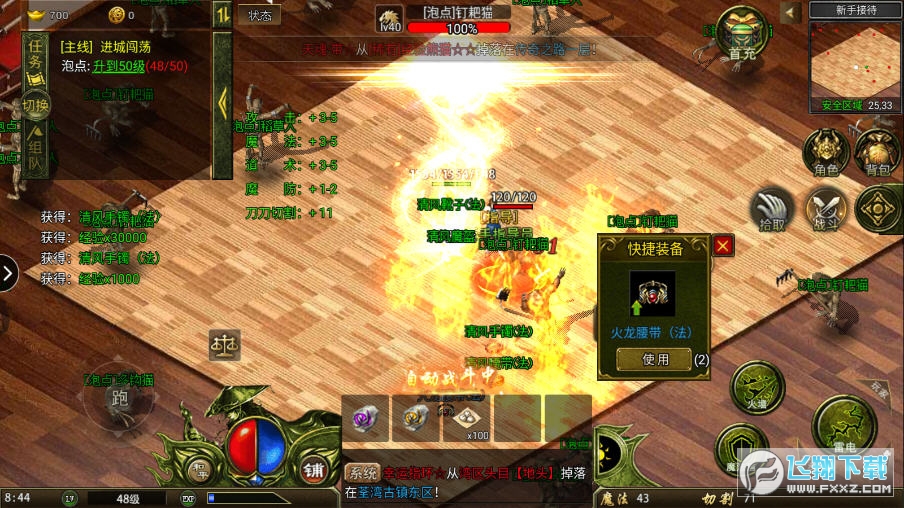Tap the 拾取 pickup hand button

pyautogui.click(x=773, y=209)
